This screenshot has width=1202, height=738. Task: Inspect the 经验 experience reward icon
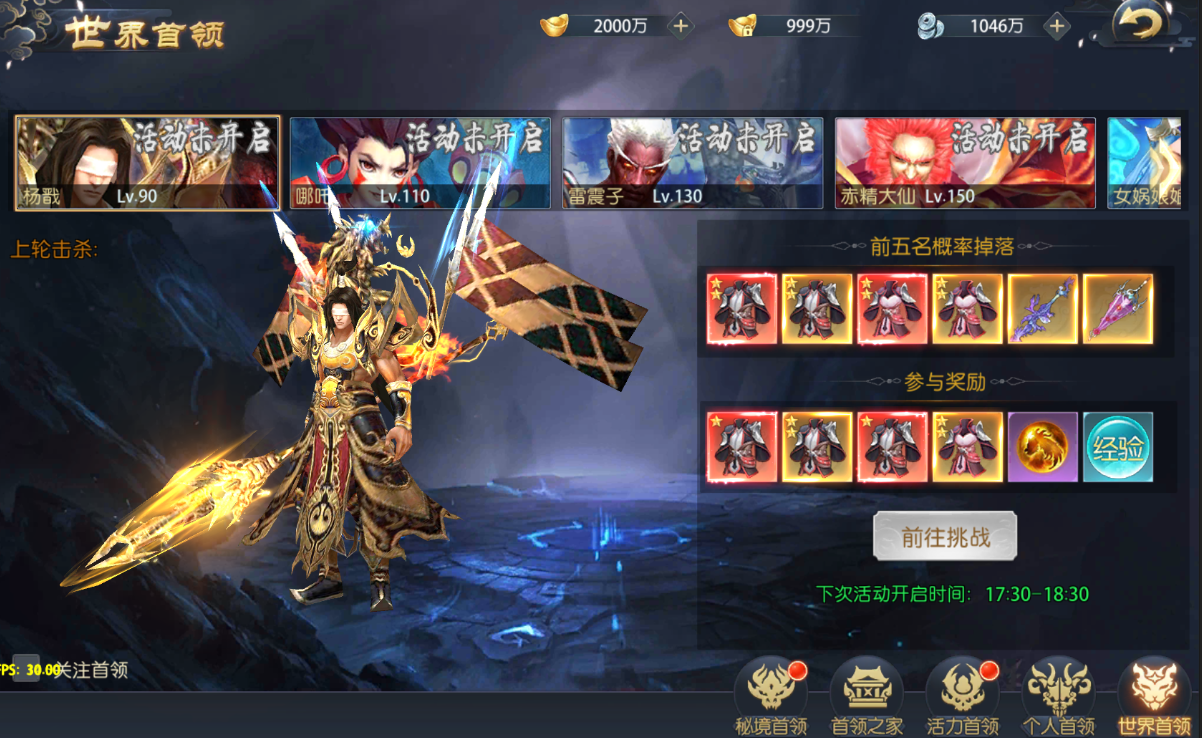click(1118, 447)
